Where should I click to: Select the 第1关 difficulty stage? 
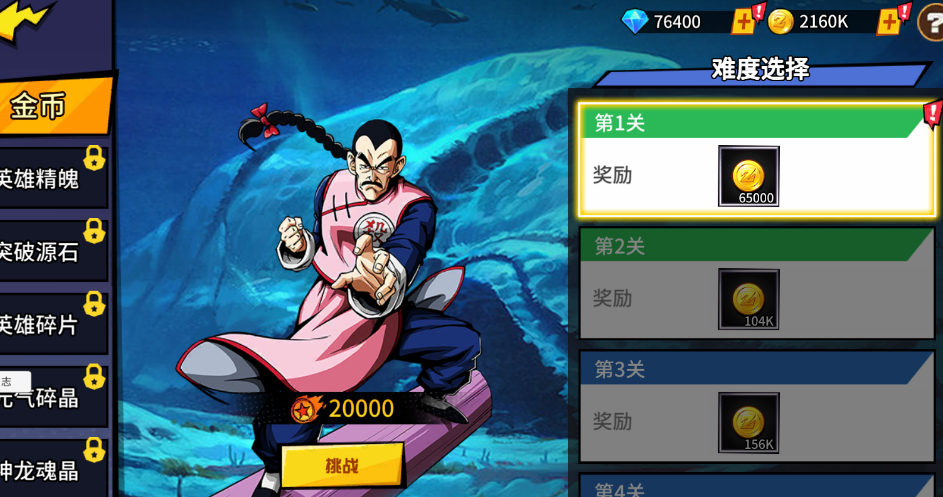(x=755, y=160)
